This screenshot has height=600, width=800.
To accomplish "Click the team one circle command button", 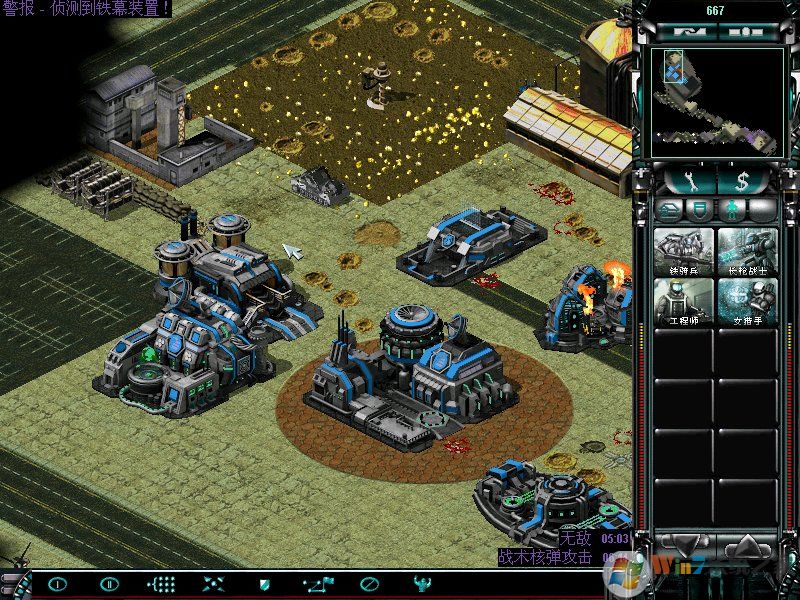I will coord(58,584).
